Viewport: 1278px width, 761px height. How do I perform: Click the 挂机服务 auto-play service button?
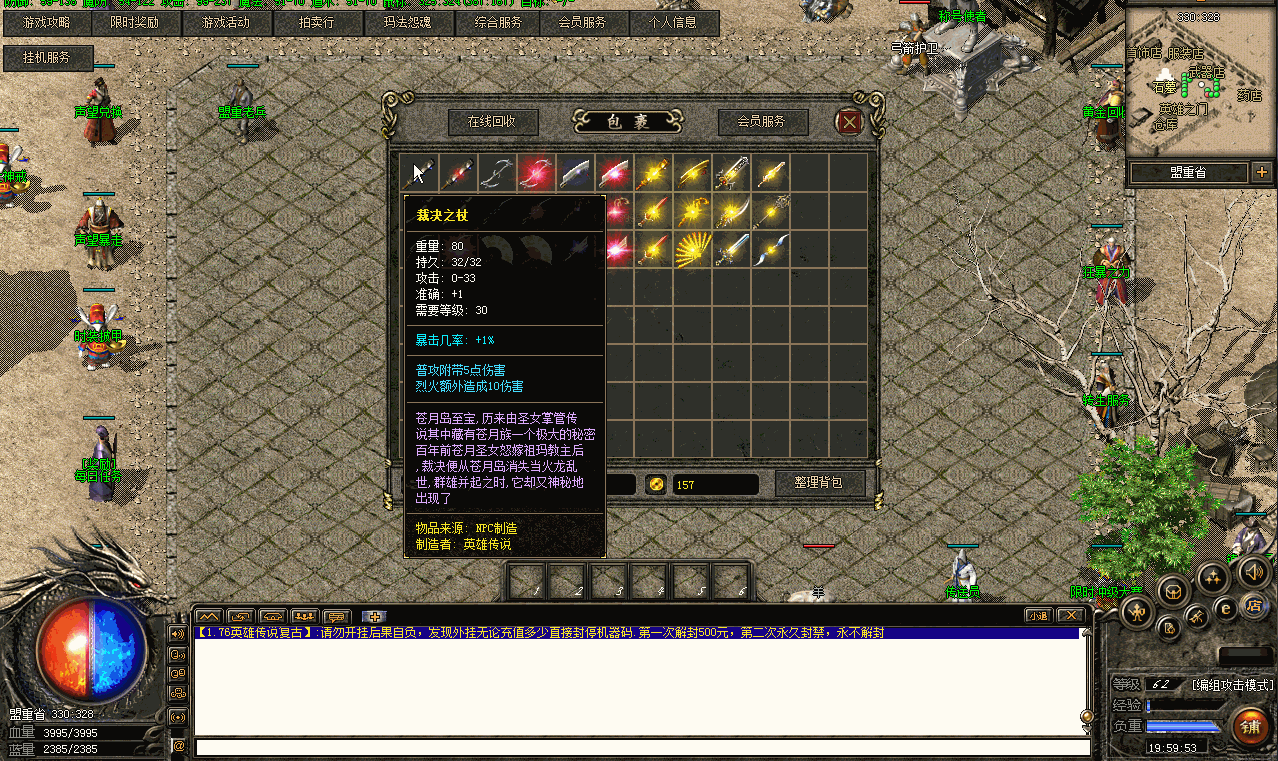click(x=48, y=58)
